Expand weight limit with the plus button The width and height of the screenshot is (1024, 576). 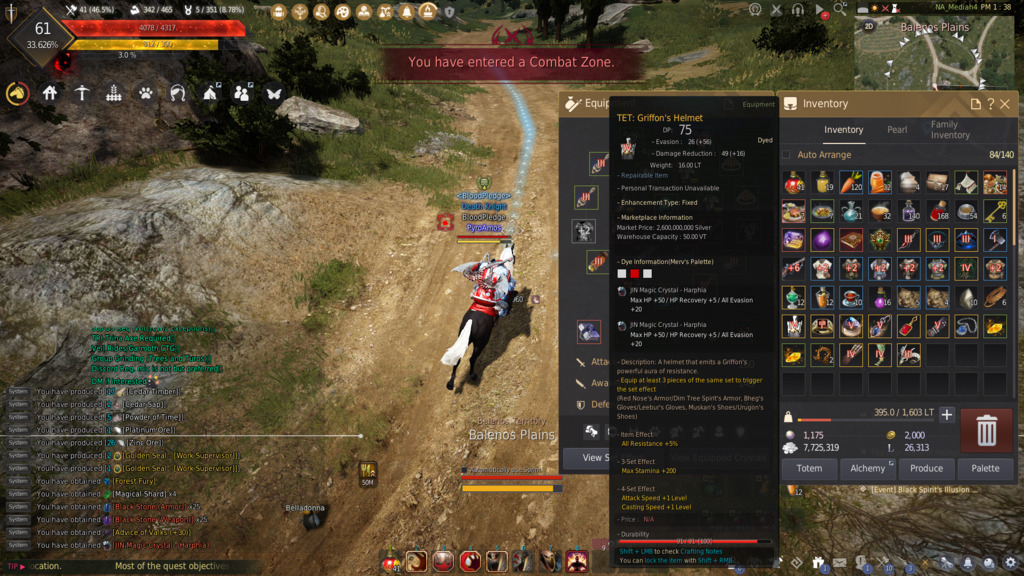pyautogui.click(x=947, y=414)
